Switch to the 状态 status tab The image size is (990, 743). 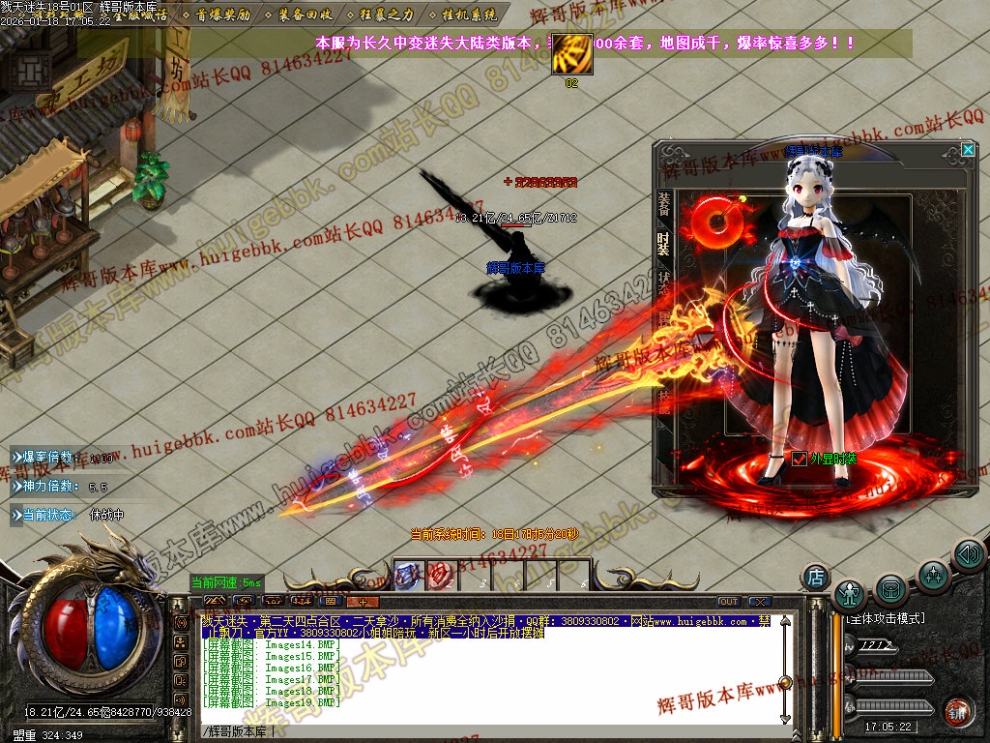[x=664, y=283]
